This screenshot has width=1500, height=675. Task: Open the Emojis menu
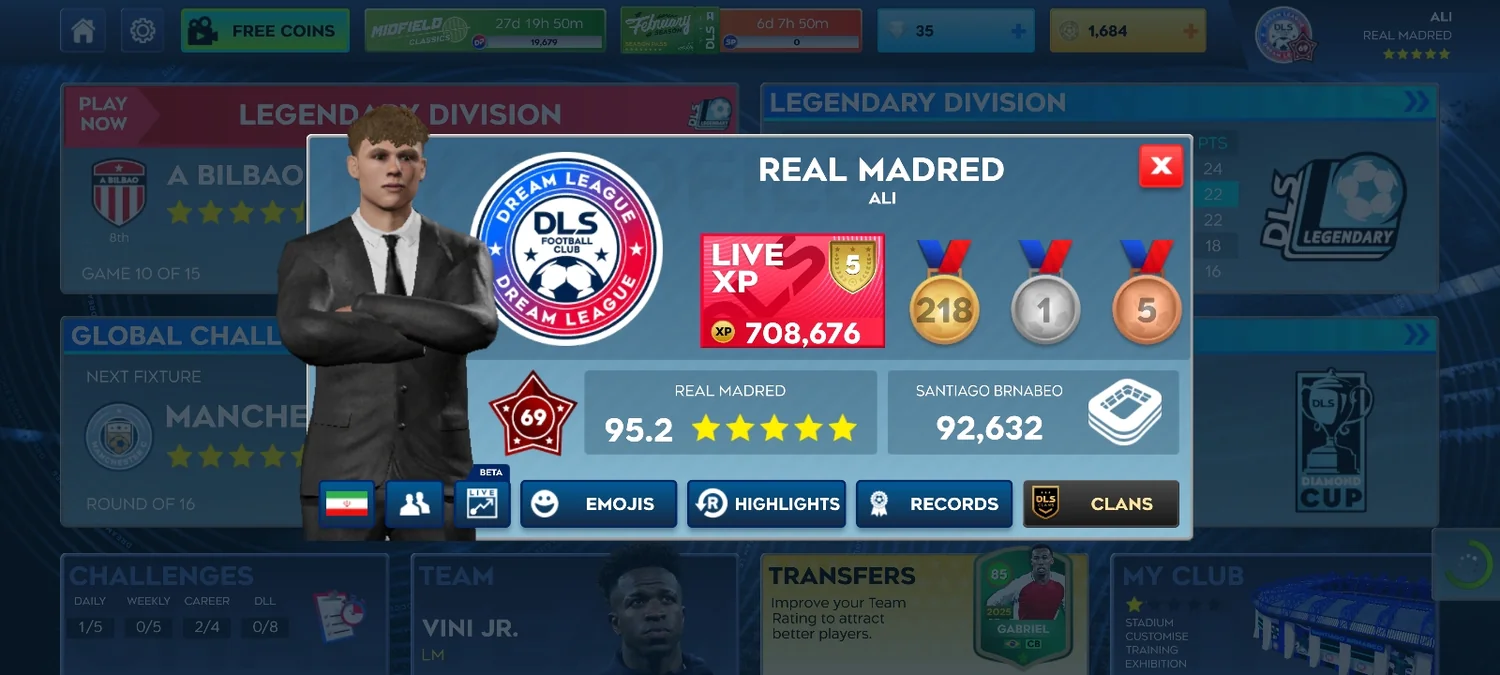(598, 504)
